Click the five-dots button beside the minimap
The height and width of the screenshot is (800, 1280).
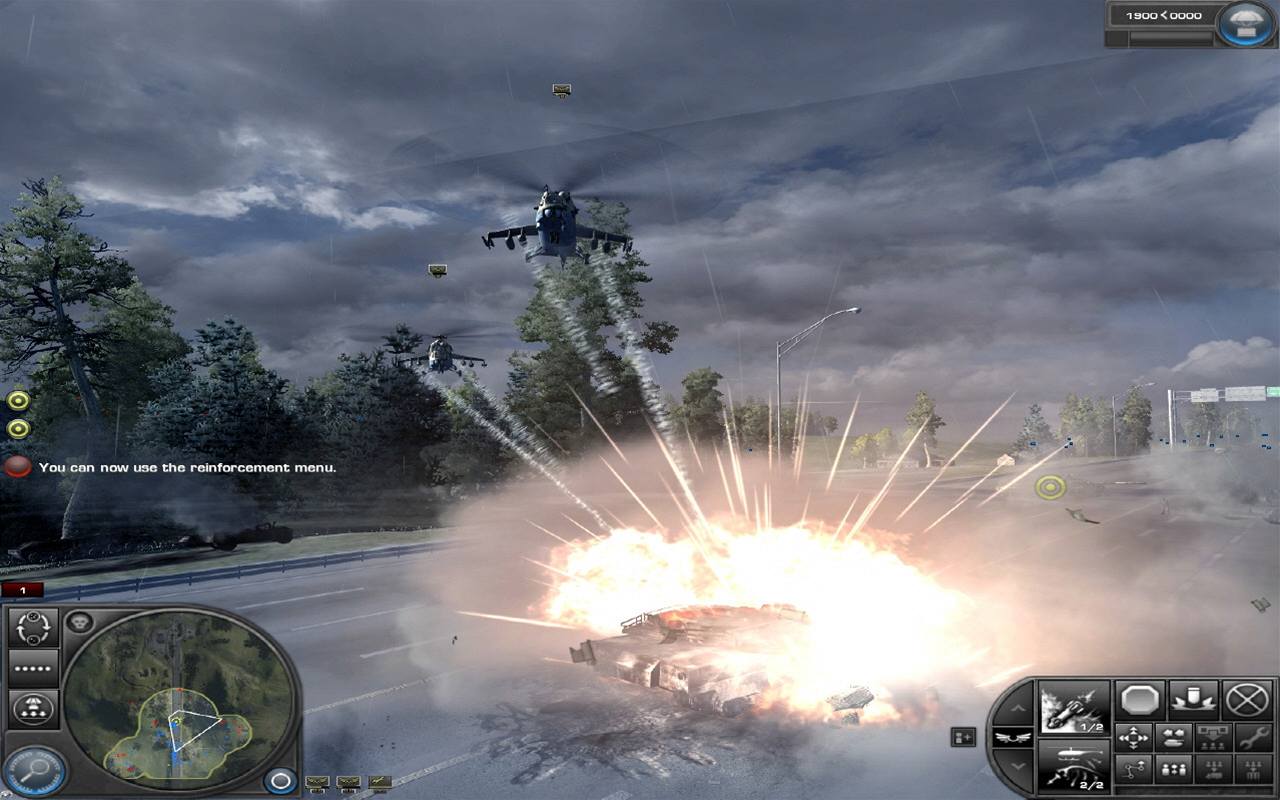coord(33,668)
